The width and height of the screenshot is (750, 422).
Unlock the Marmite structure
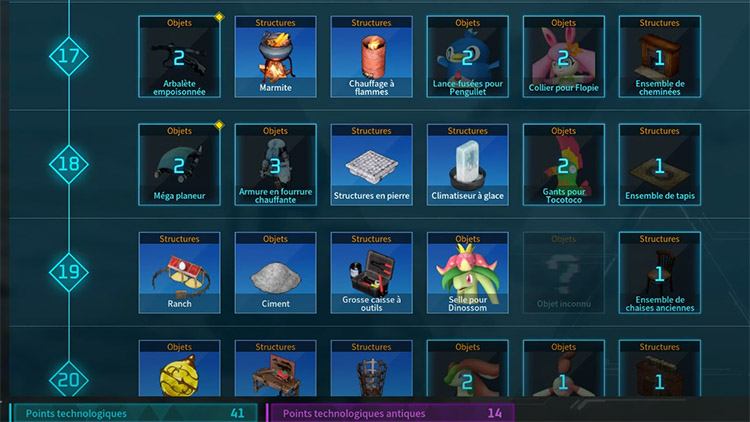[276, 57]
